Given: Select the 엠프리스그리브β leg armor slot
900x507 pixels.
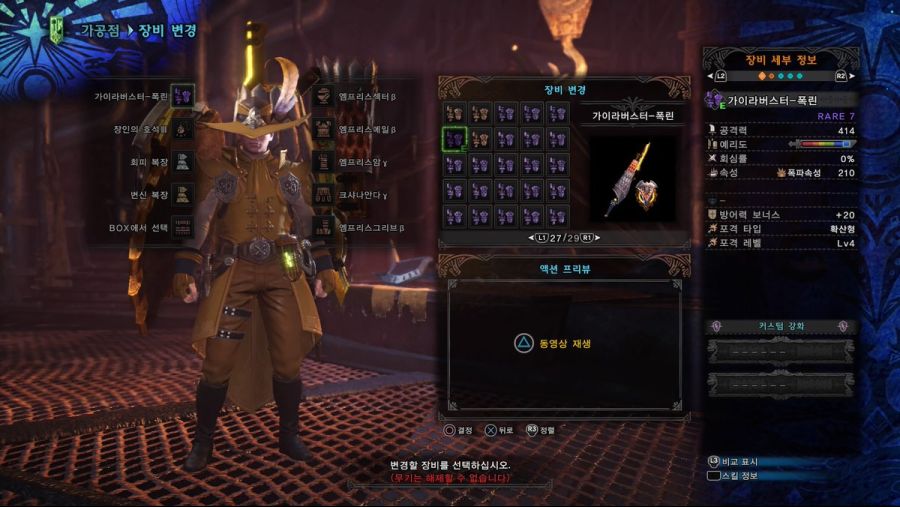Looking at the screenshot, I should (323, 226).
